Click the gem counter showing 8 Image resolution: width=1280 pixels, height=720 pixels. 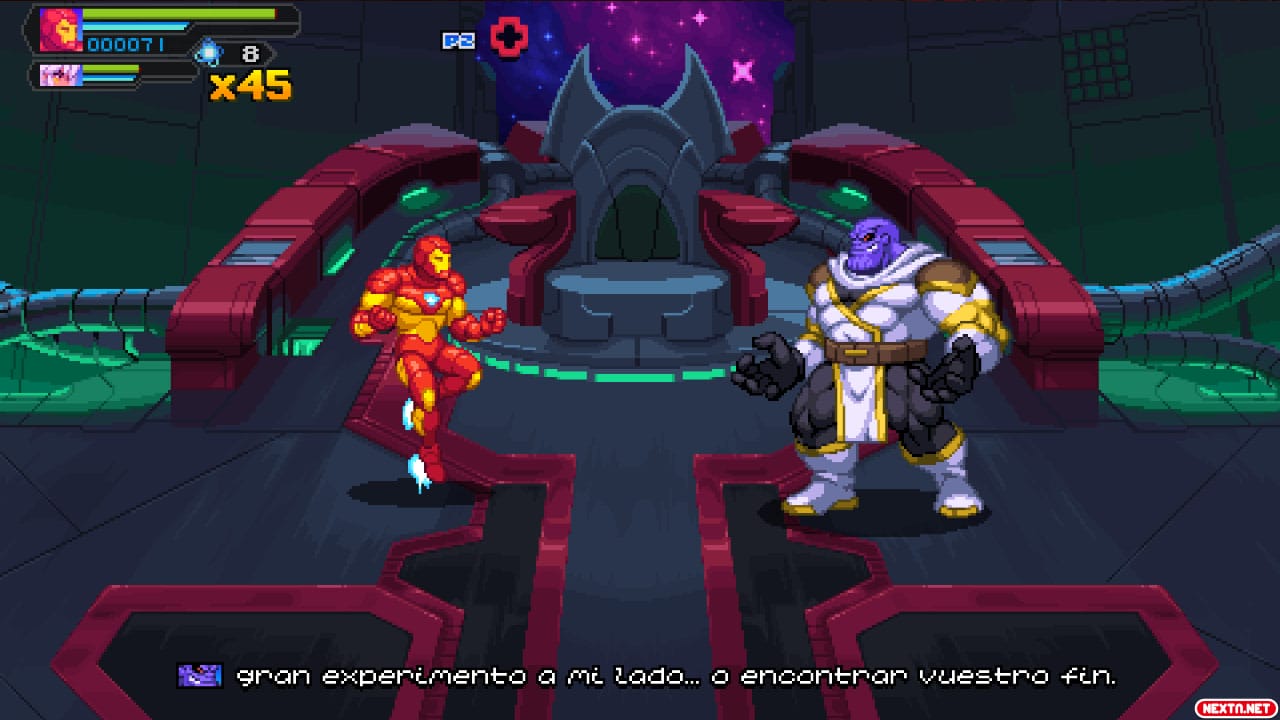pos(252,54)
